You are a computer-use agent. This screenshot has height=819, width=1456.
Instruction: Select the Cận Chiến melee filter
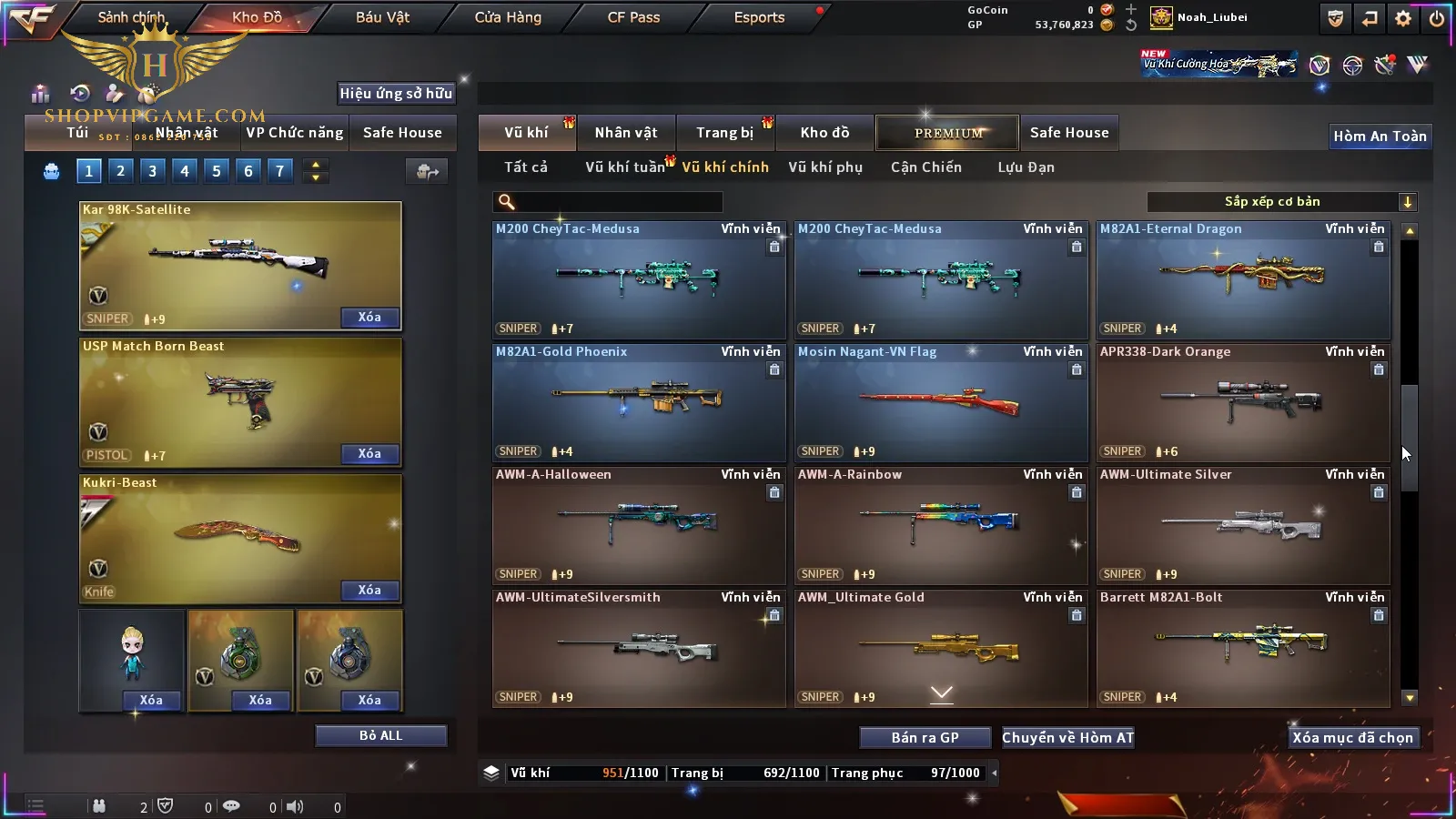click(x=925, y=167)
